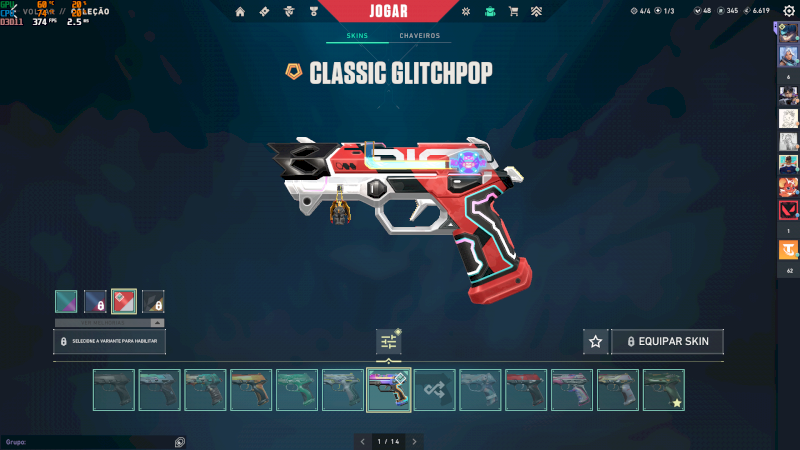This screenshot has width=800, height=450.
Task: Go to the next skin page arrow
Action: 414,441
